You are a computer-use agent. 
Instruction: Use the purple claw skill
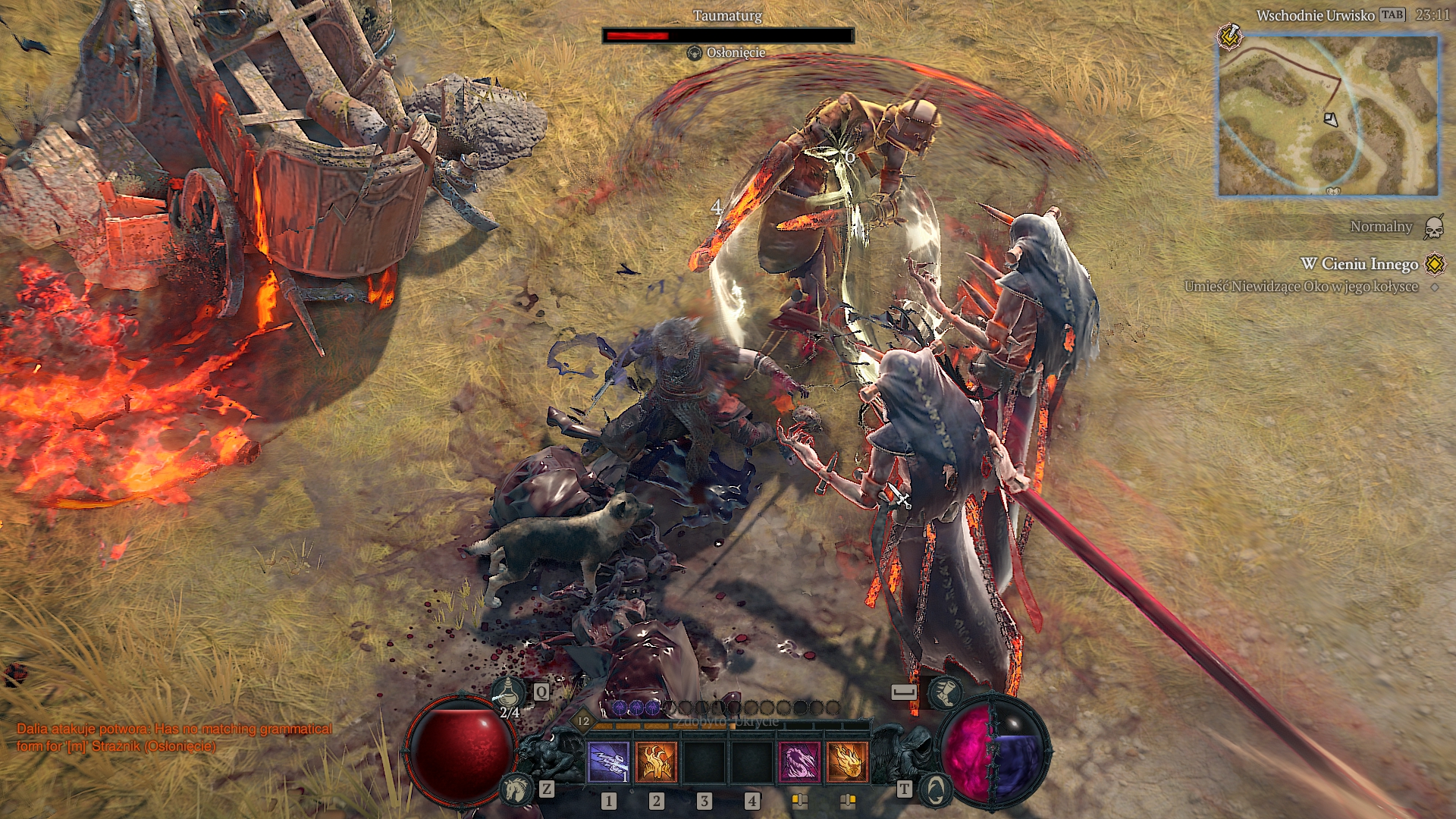799,761
